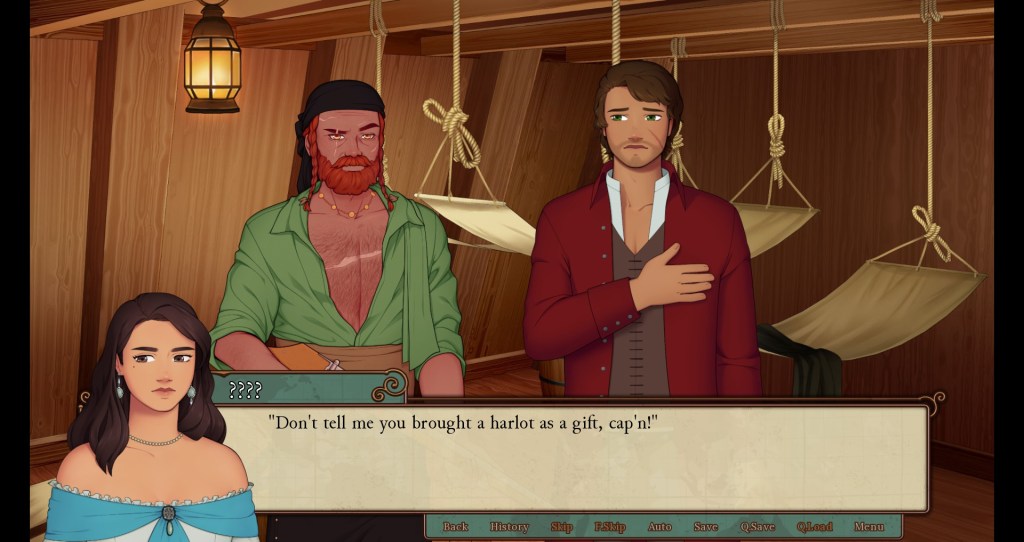Open the dialogue History log
The image size is (1024, 542).
[509, 527]
